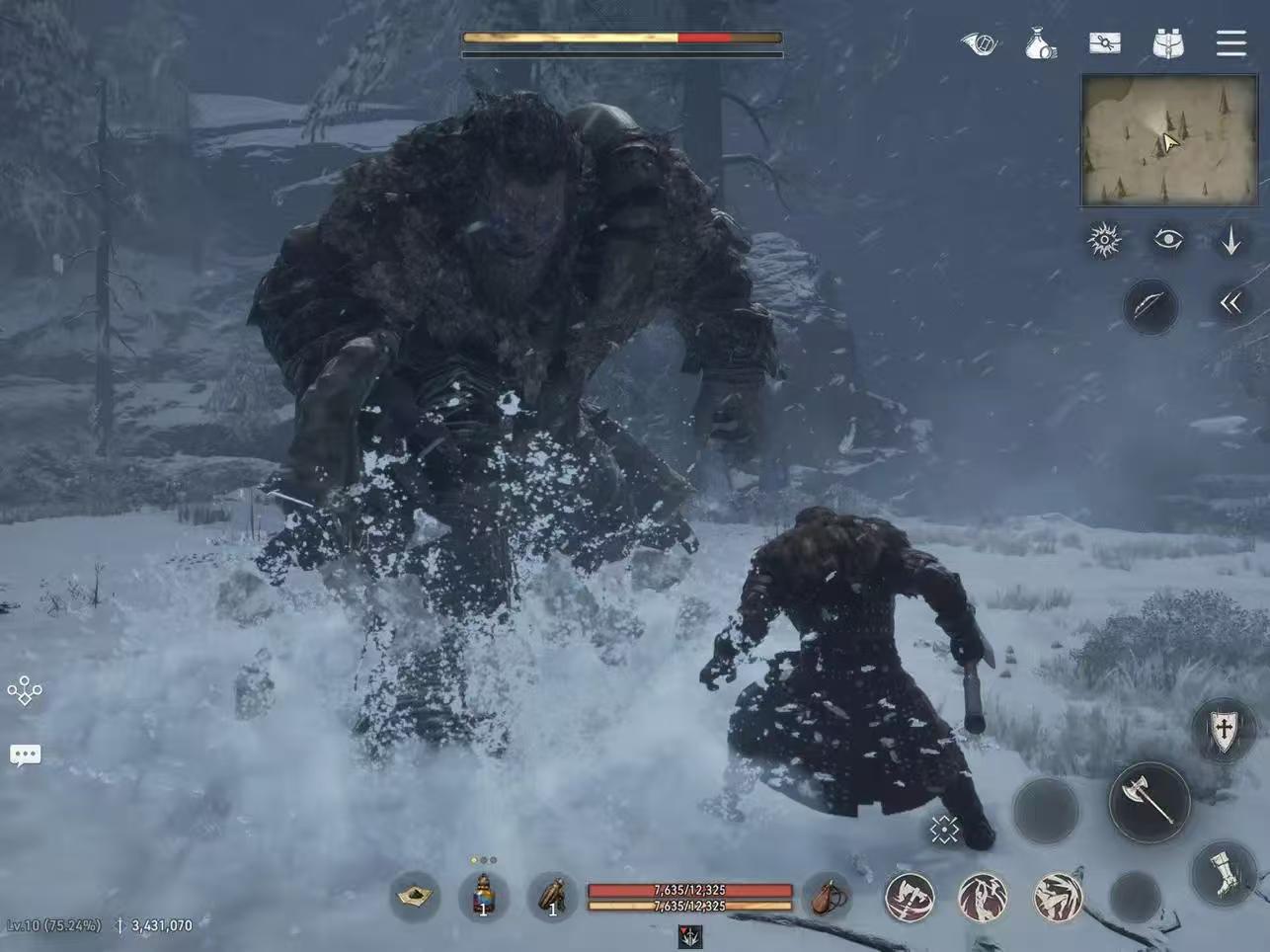
Task: Open the sealed letter mail icon
Action: 1105,43
